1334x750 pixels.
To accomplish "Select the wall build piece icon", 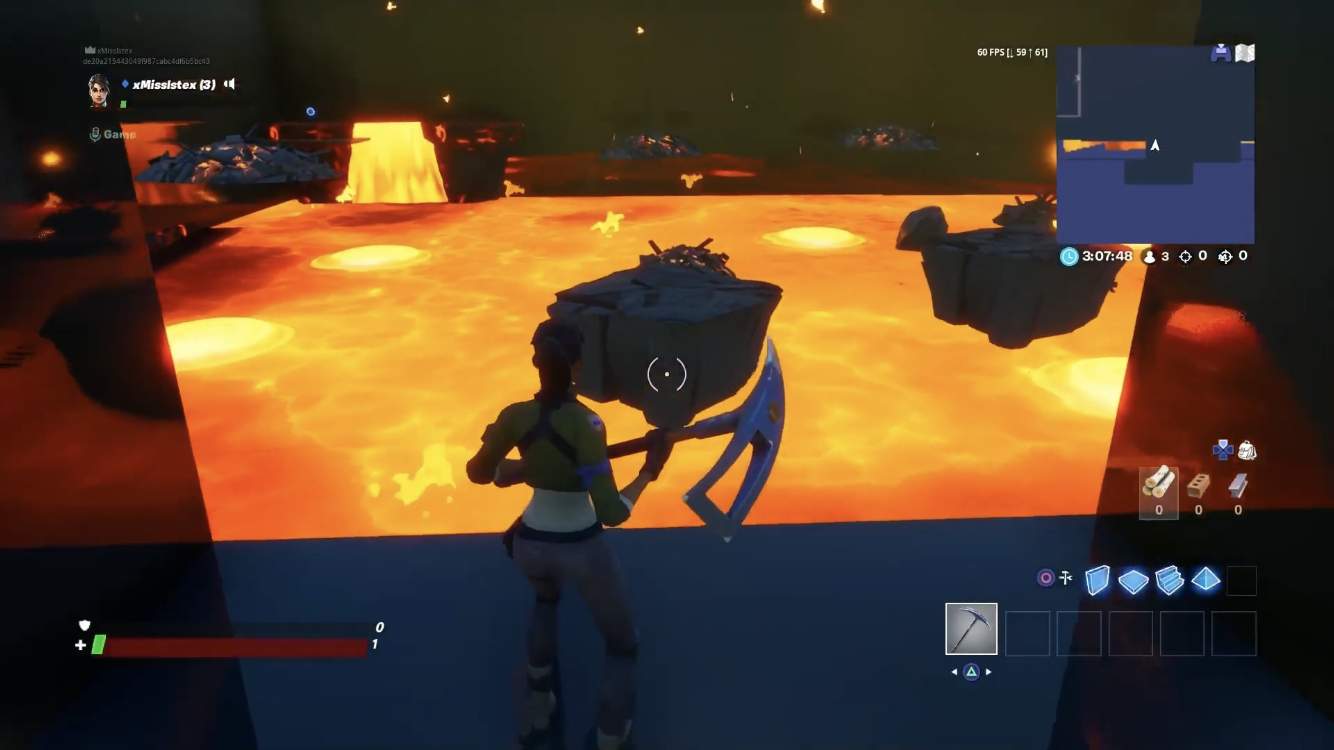I will click(1097, 580).
